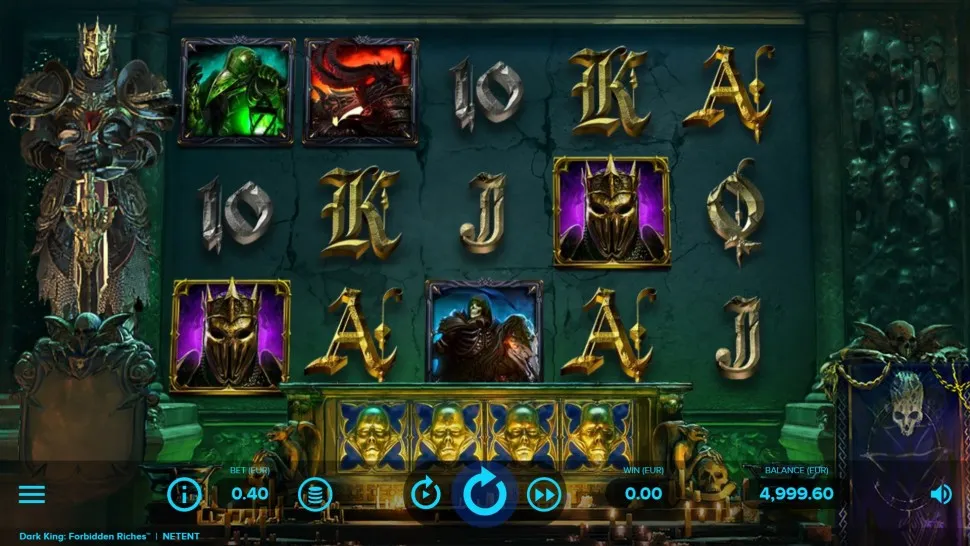This screenshot has width=970, height=546.
Task: Start autoplay with the small circular play button
Action: click(426, 493)
